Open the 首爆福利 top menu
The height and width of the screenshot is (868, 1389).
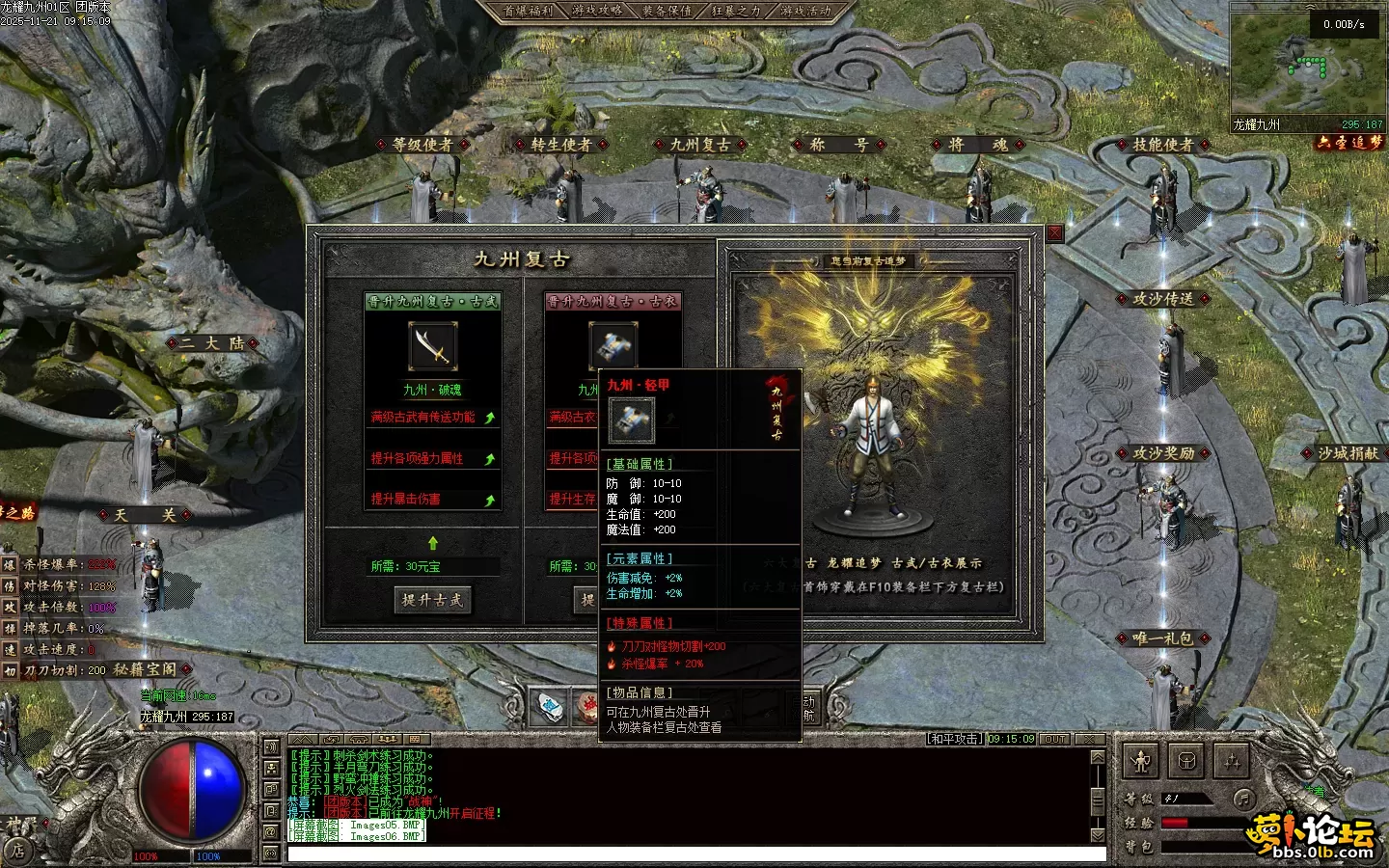point(529,11)
